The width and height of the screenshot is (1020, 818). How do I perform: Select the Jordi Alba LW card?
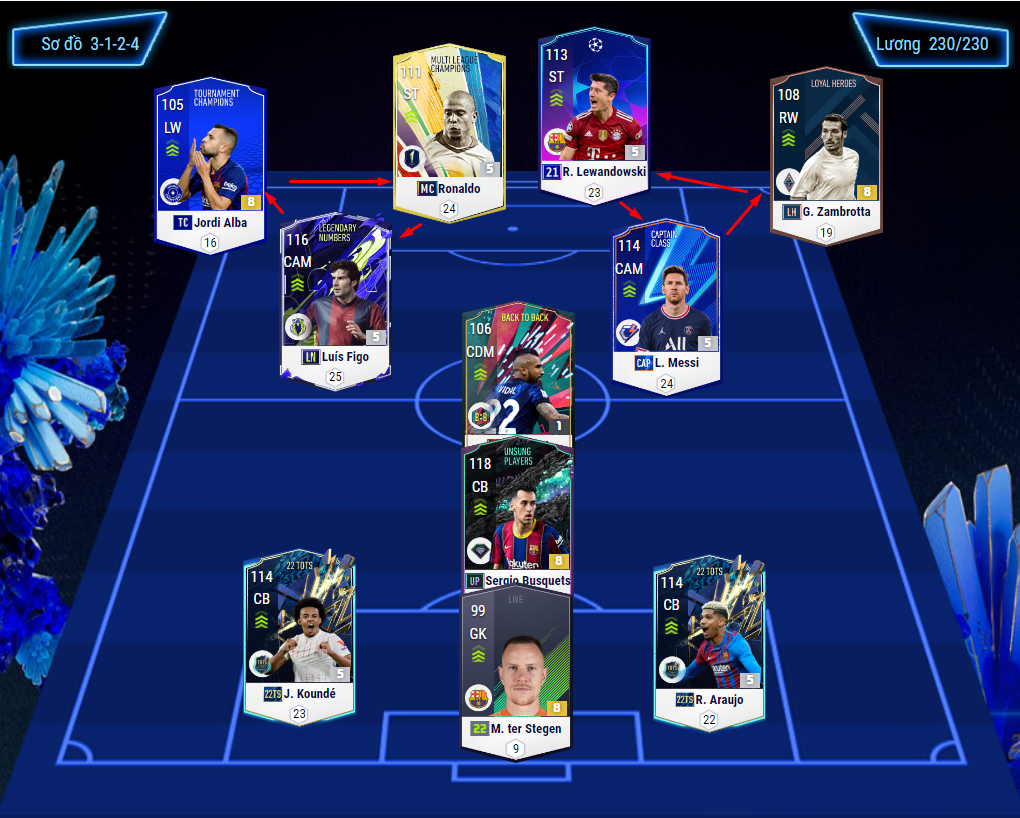[210, 160]
